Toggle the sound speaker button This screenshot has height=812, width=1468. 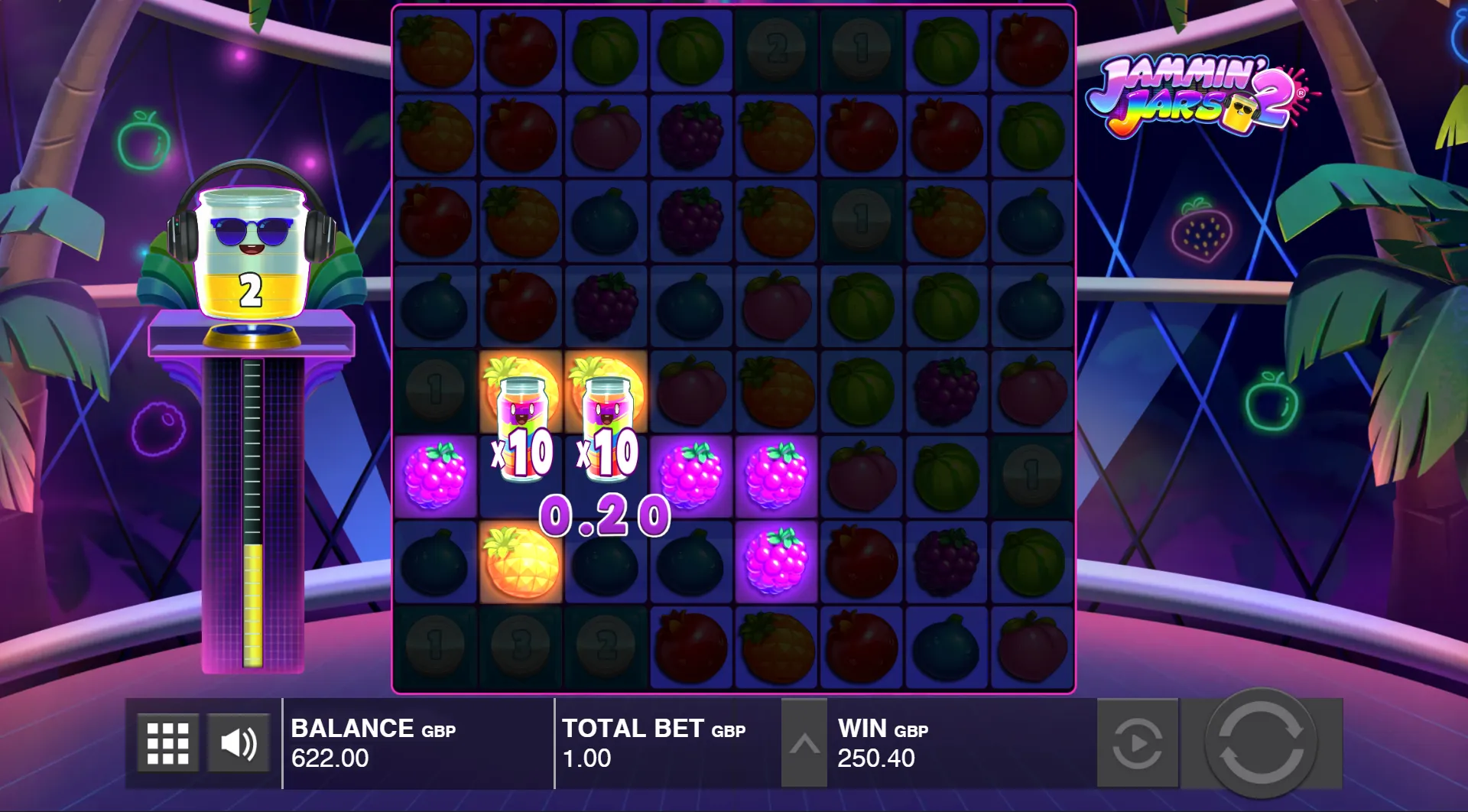tap(239, 743)
